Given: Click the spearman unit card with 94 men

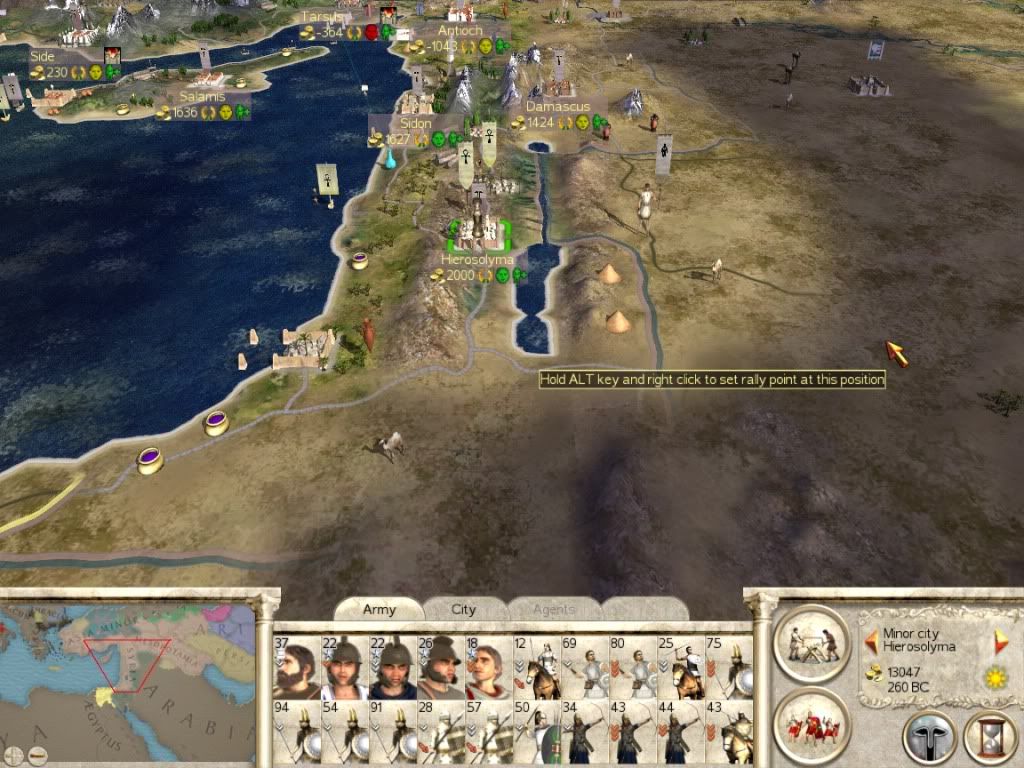Looking at the screenshot, I should tap(295, 732).
